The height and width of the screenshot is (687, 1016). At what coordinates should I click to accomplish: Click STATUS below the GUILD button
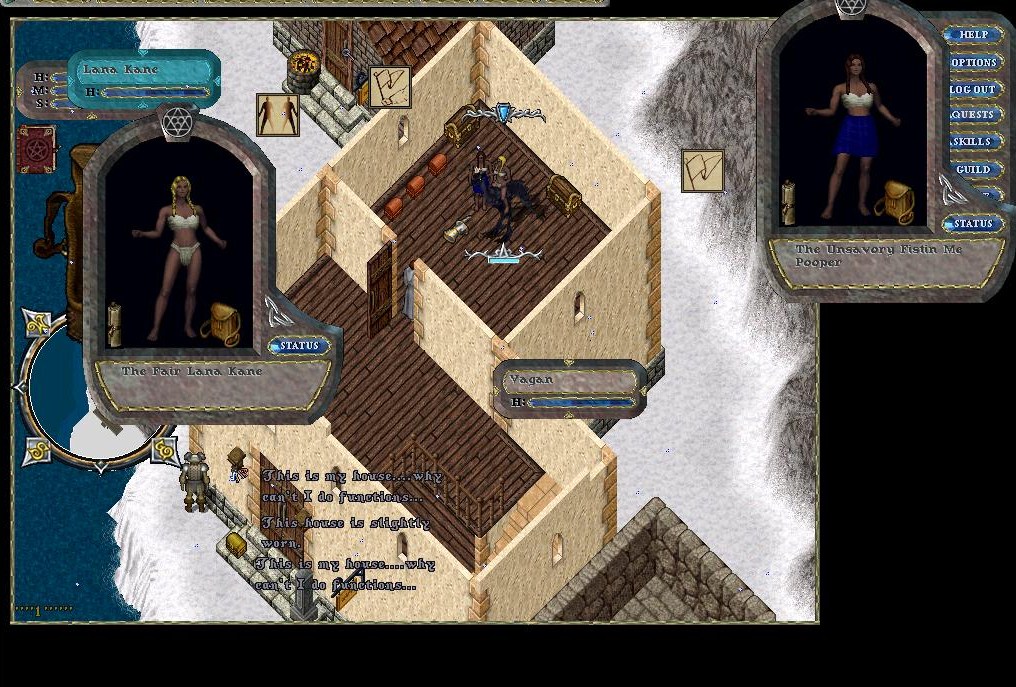pyautogui.click(x=973, y=223)
